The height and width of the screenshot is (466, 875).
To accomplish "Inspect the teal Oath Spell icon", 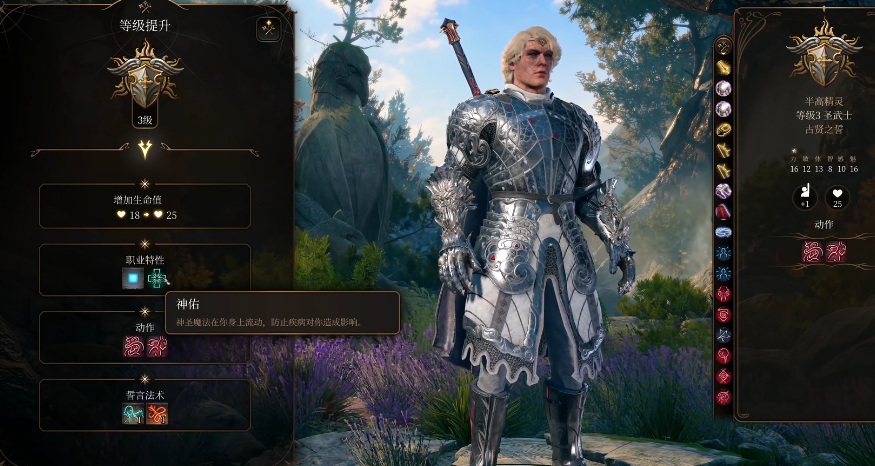I will 133,413.
